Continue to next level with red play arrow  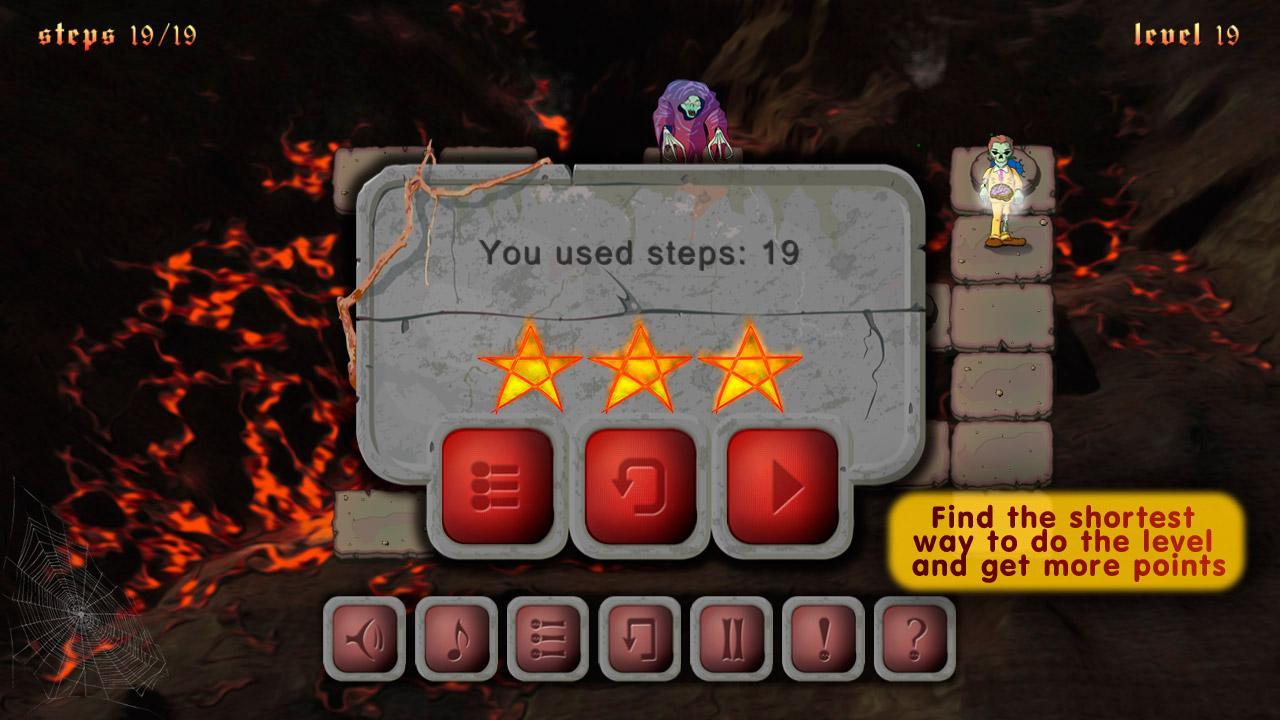(782, 487)
